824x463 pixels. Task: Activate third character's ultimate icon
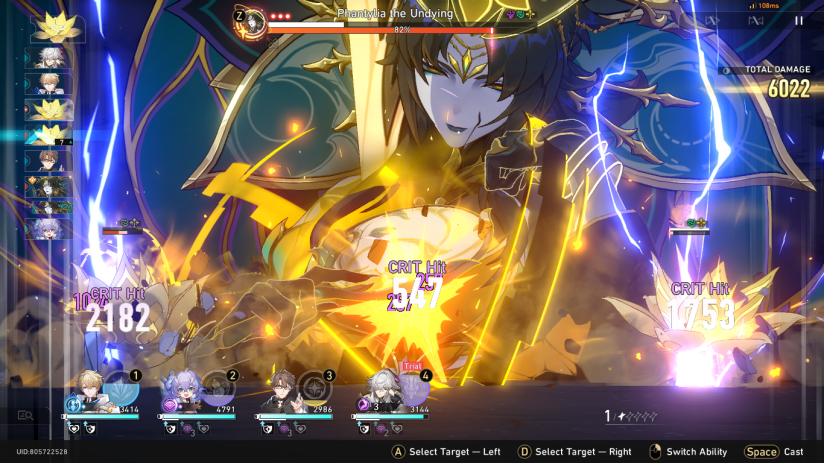(314, 389)
